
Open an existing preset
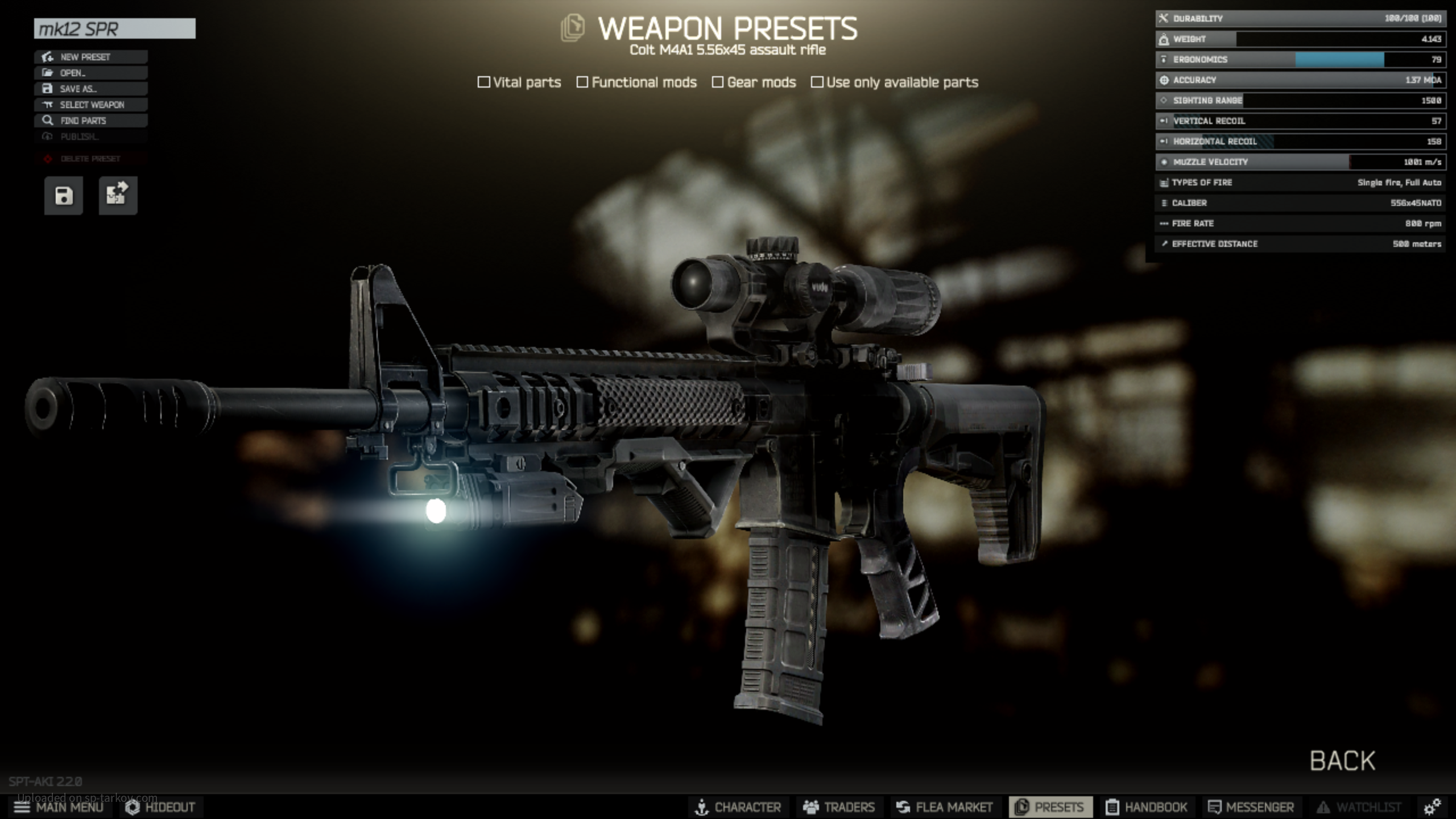click(x=91, y=73)
